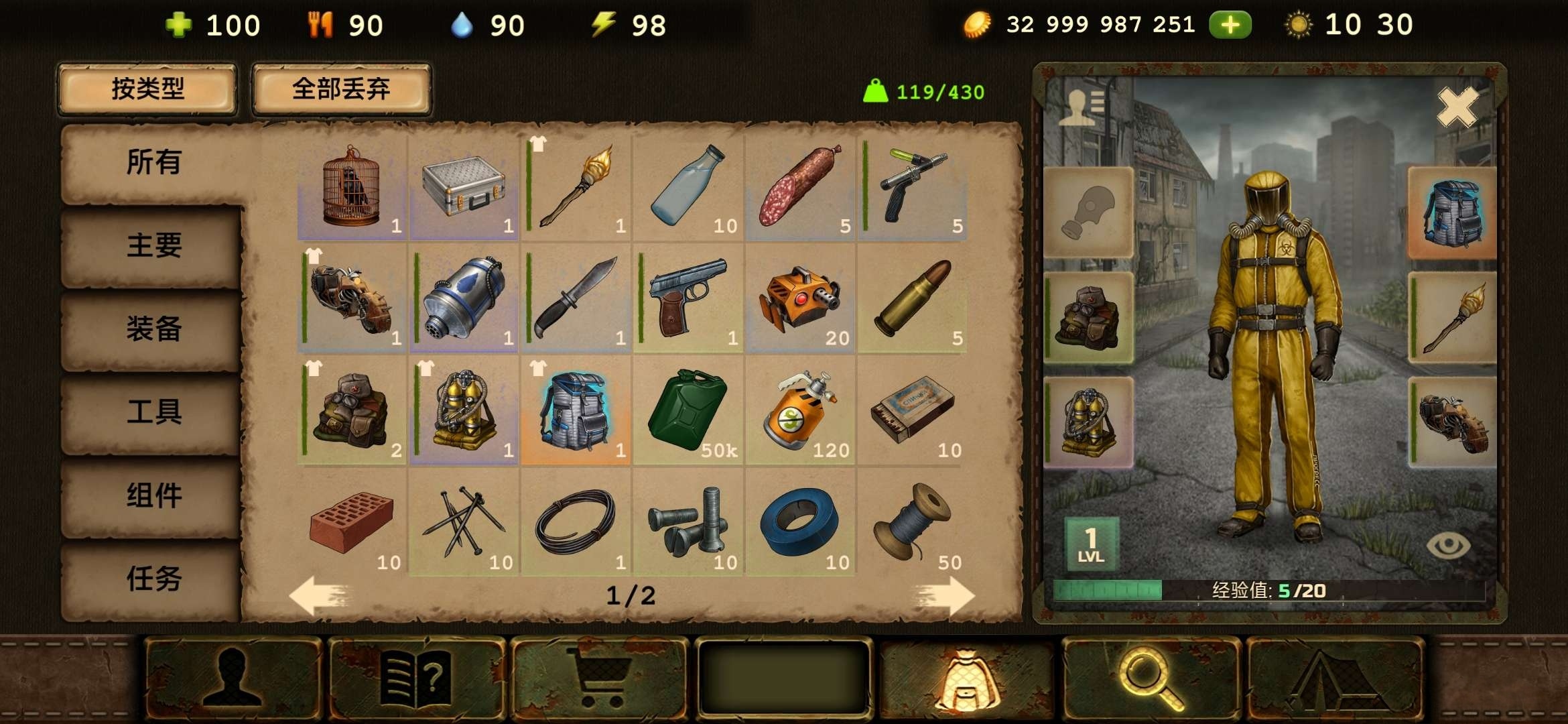Screen dimensions: 1568x724
Task: Select the equipped backpack slot on character
Action: [1452, 213]
